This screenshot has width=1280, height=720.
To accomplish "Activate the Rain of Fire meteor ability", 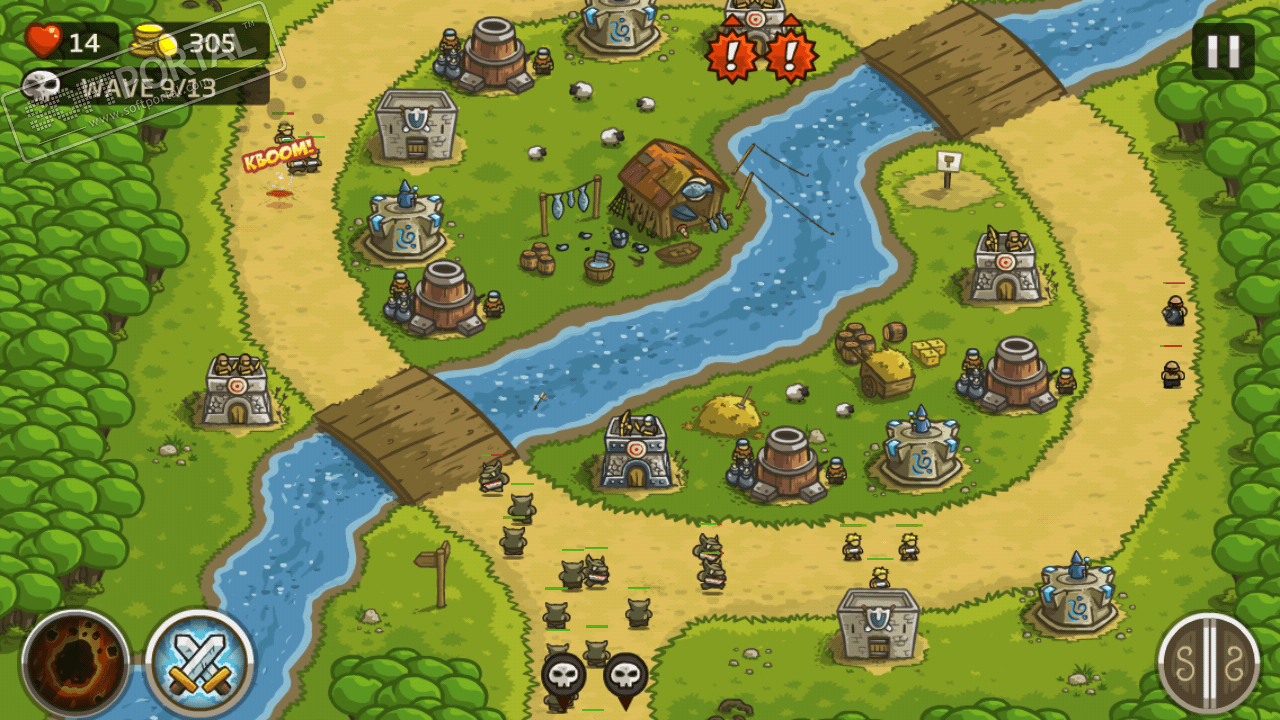I will [75, 662].
